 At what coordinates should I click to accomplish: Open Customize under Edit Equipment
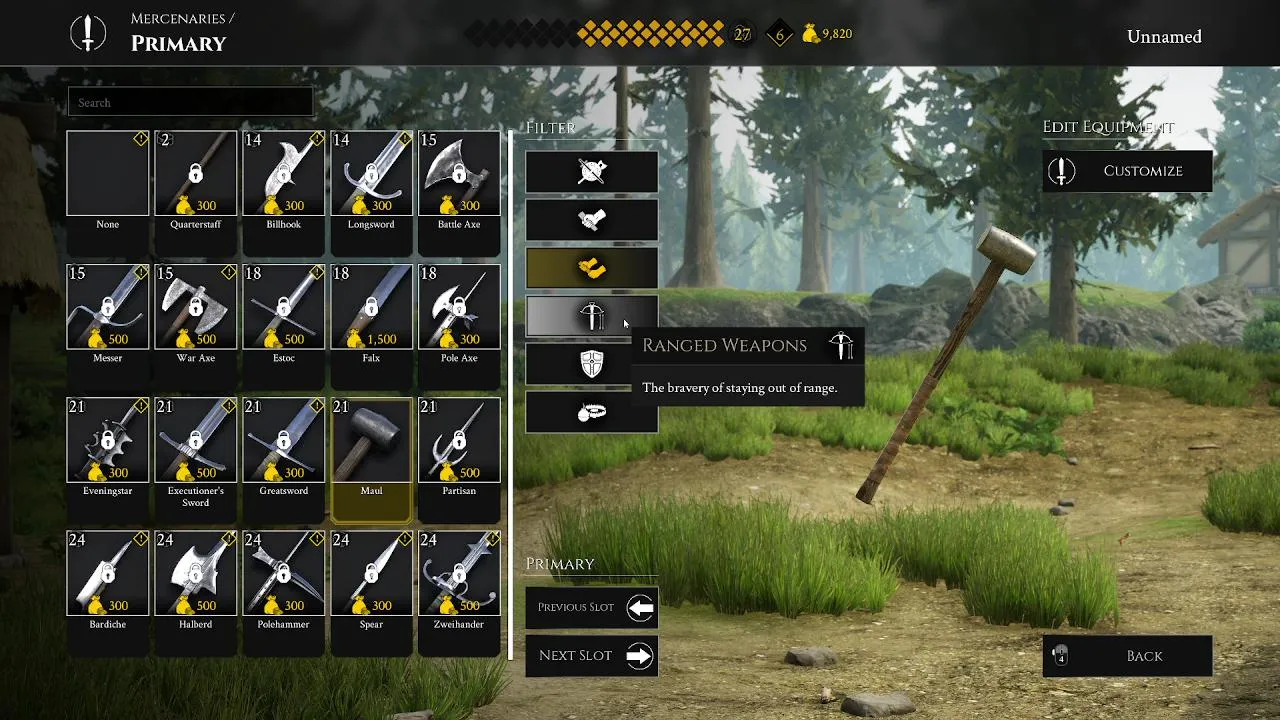(1127, 171)
